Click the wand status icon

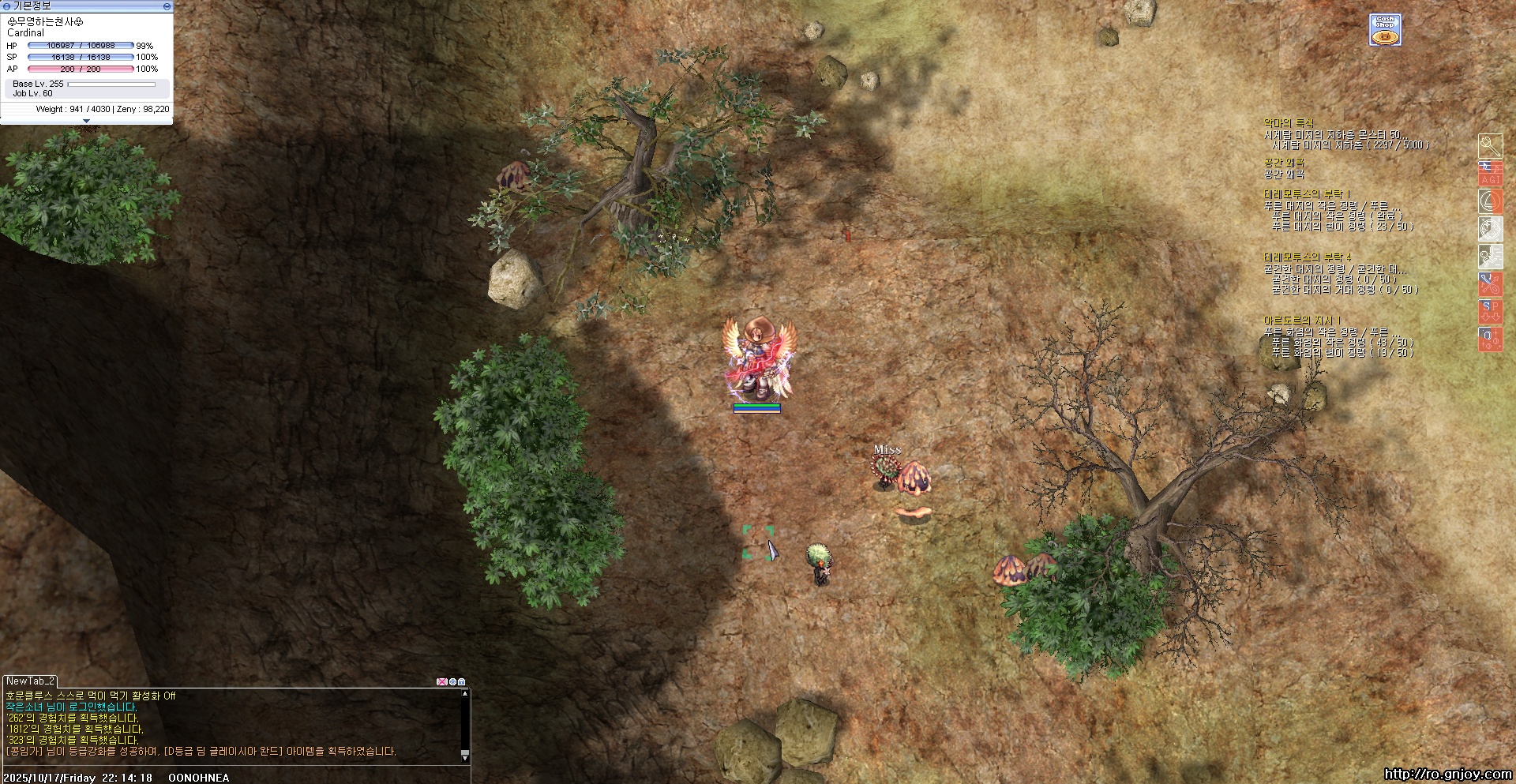(x=1490, y=146)
